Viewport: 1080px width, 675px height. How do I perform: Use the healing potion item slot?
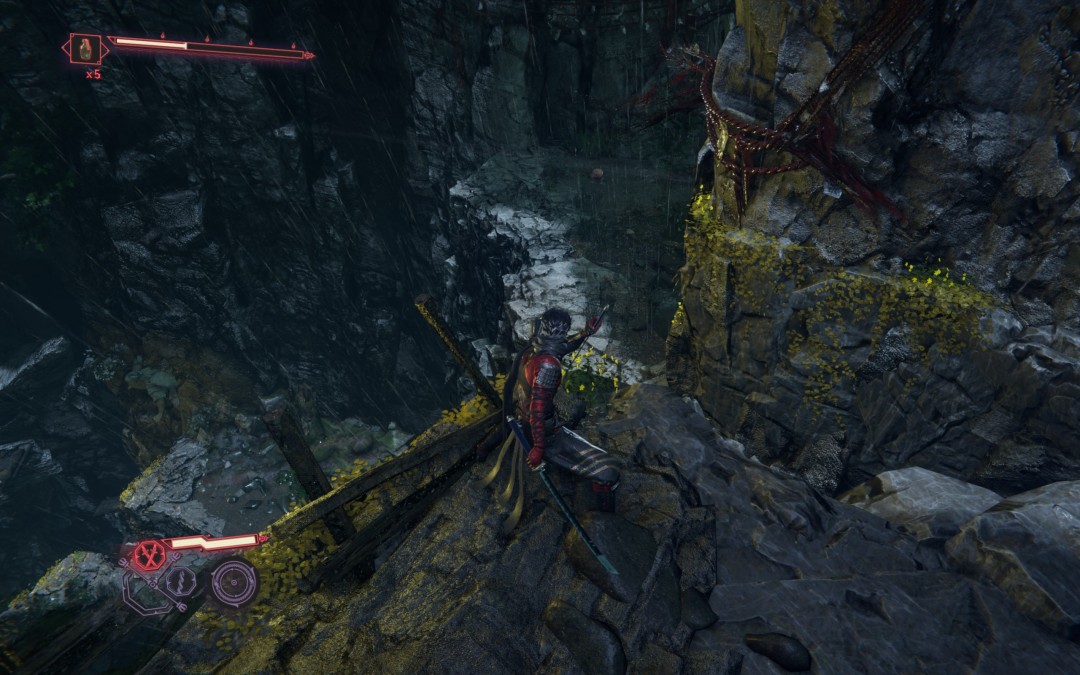(x=85, y=48)
